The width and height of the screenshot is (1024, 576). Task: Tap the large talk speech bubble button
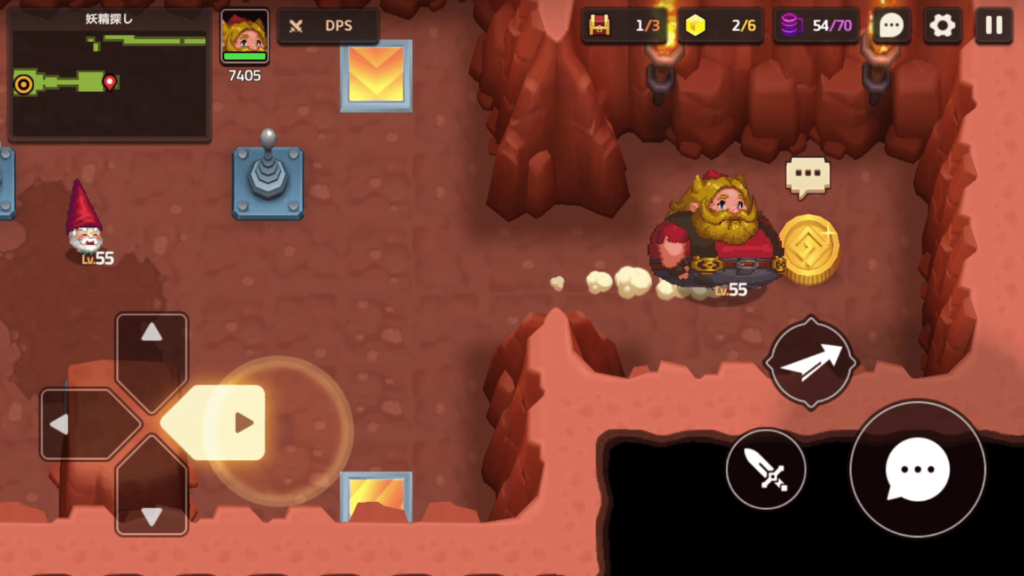917,469
